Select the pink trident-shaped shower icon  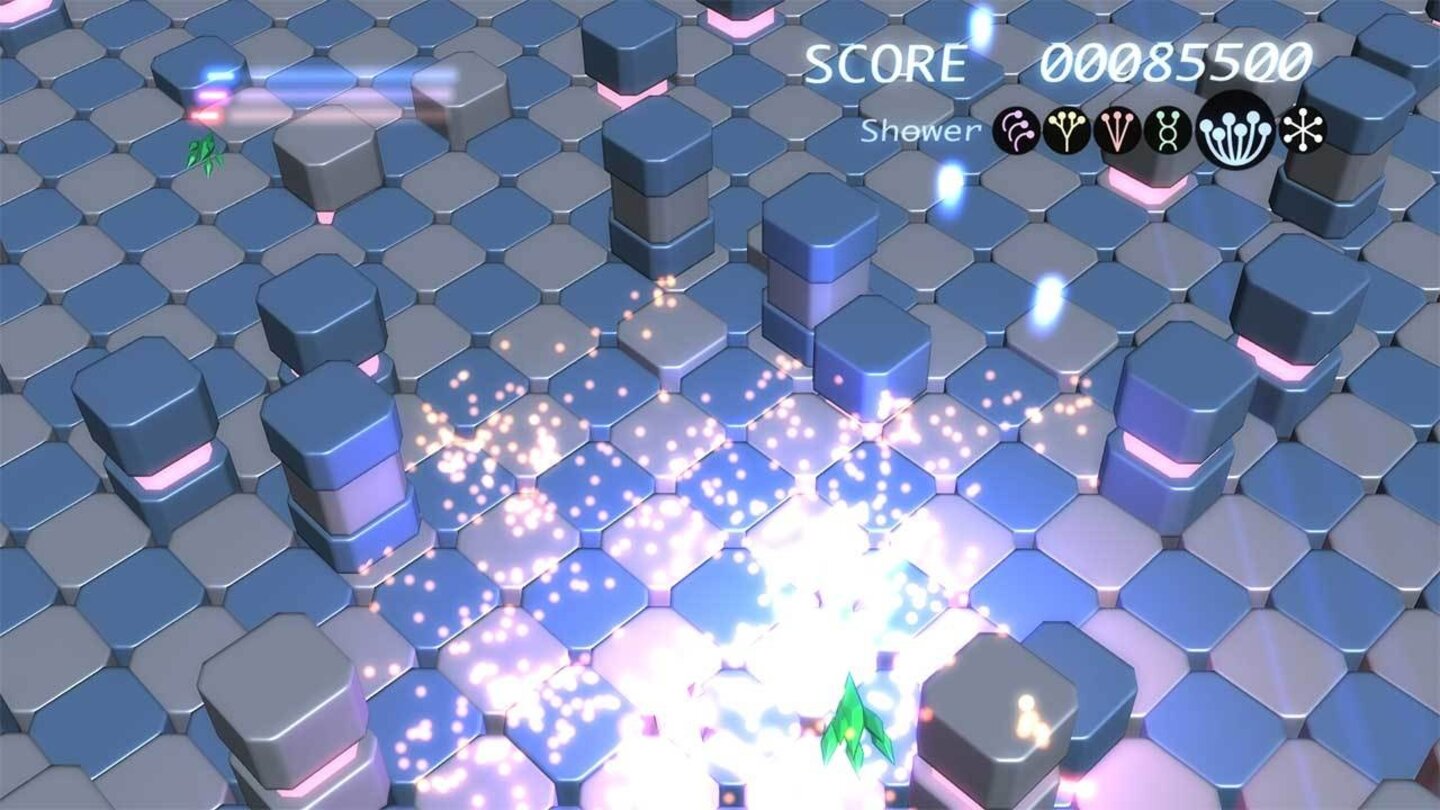[x=1116, y=130]
